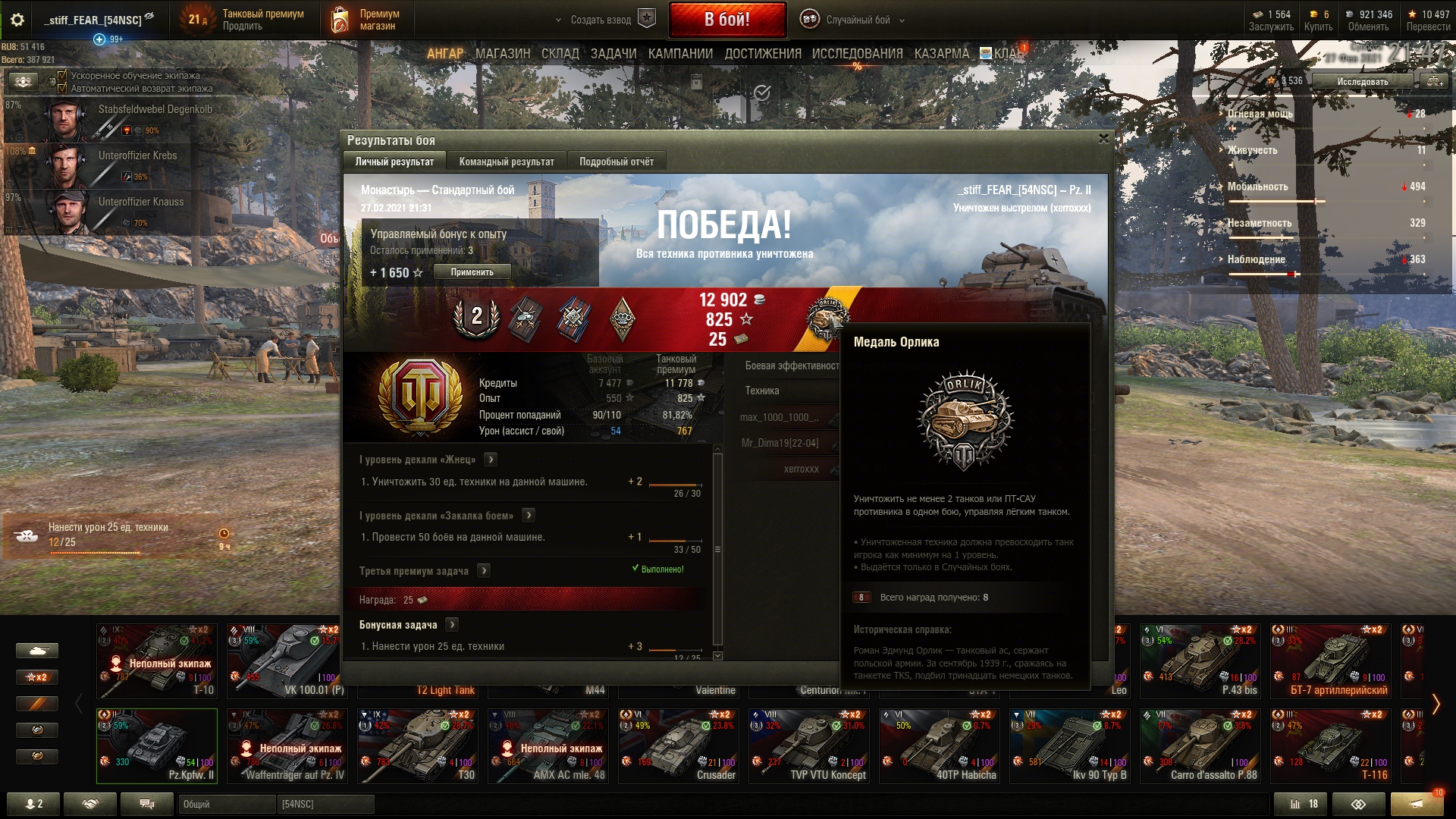Open the game settings gear
1456x819 pixels.
pyautogui.click(x=17, y=20)
